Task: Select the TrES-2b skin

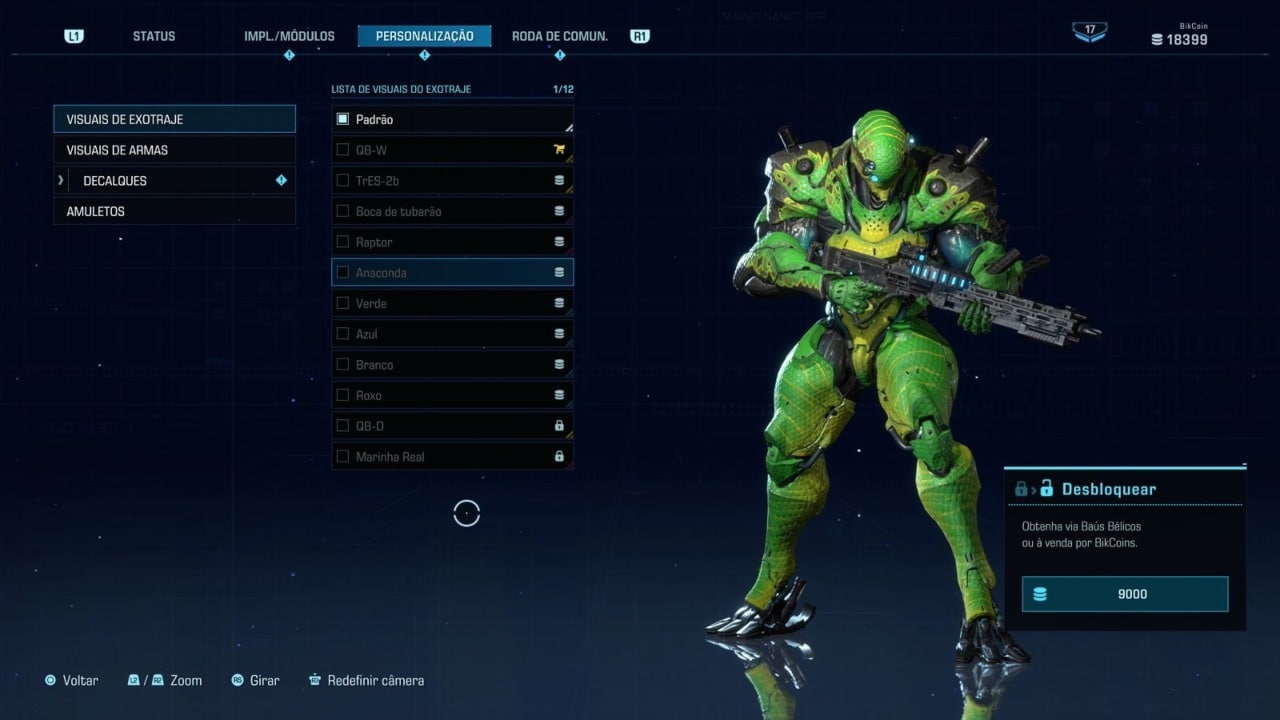Action: (452, 181)
